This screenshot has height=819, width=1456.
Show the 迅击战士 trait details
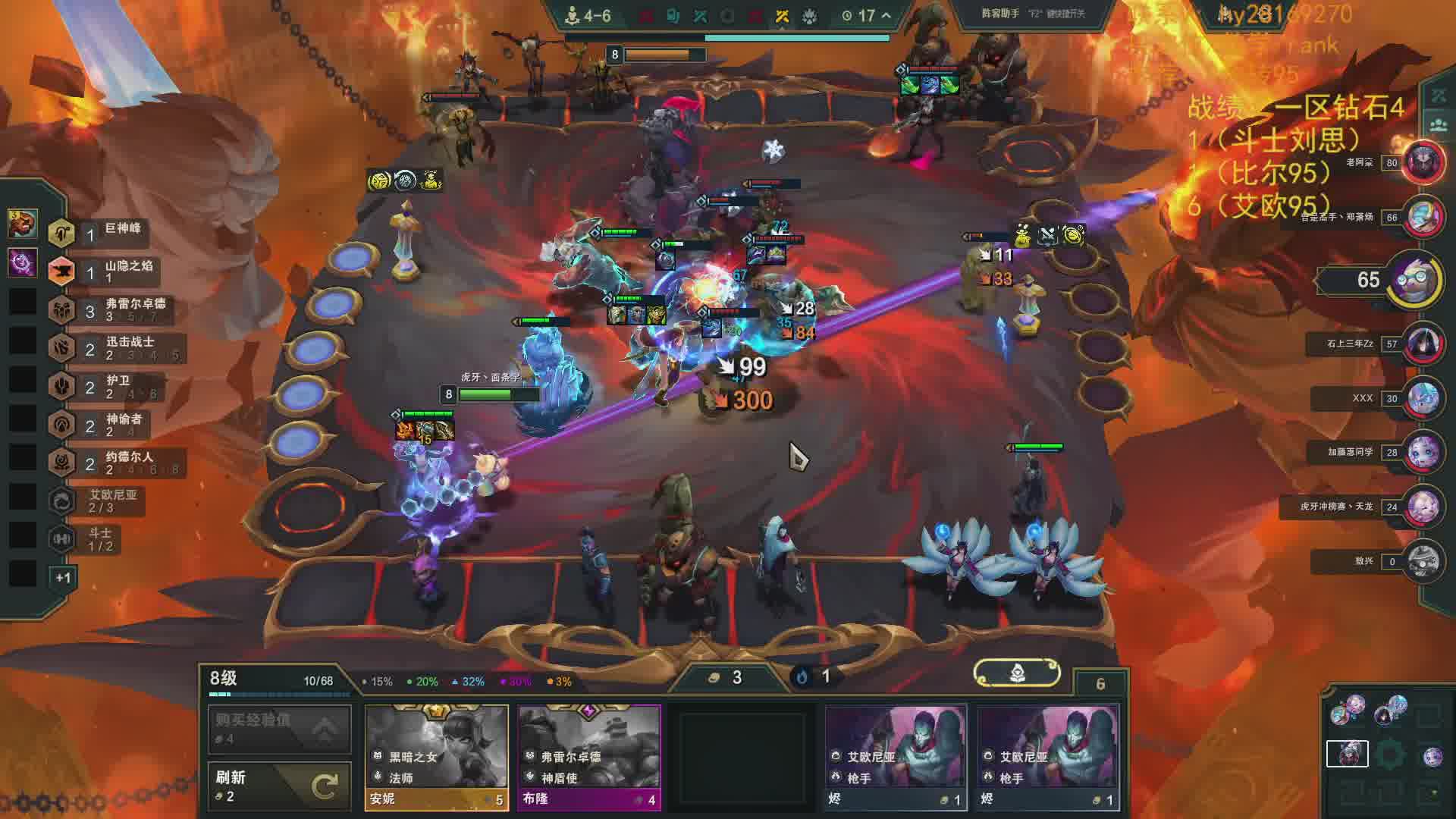tap(114, 348)
